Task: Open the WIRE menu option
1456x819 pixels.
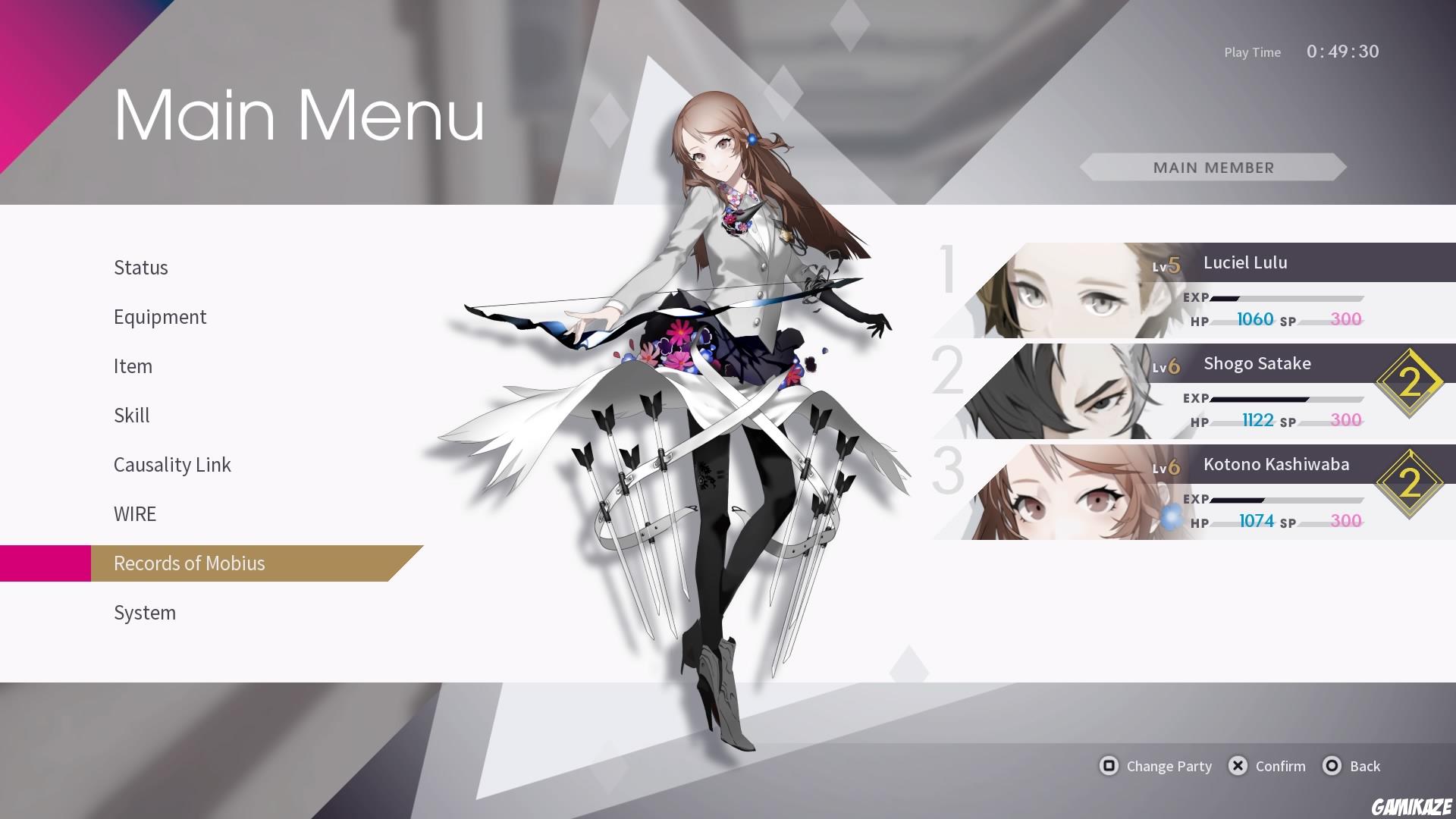Action: [x=135, y=514]
